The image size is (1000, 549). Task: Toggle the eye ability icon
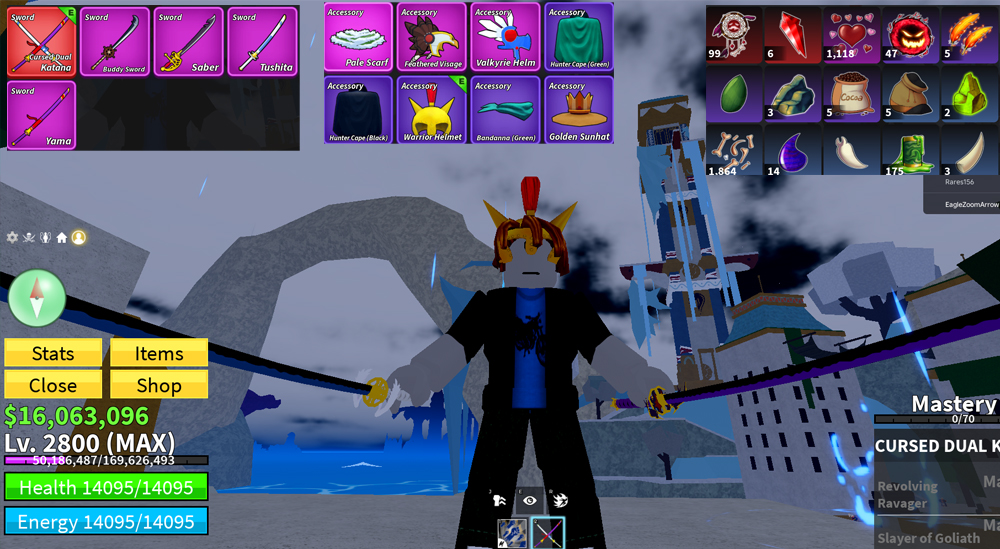[x=530, y=500]
